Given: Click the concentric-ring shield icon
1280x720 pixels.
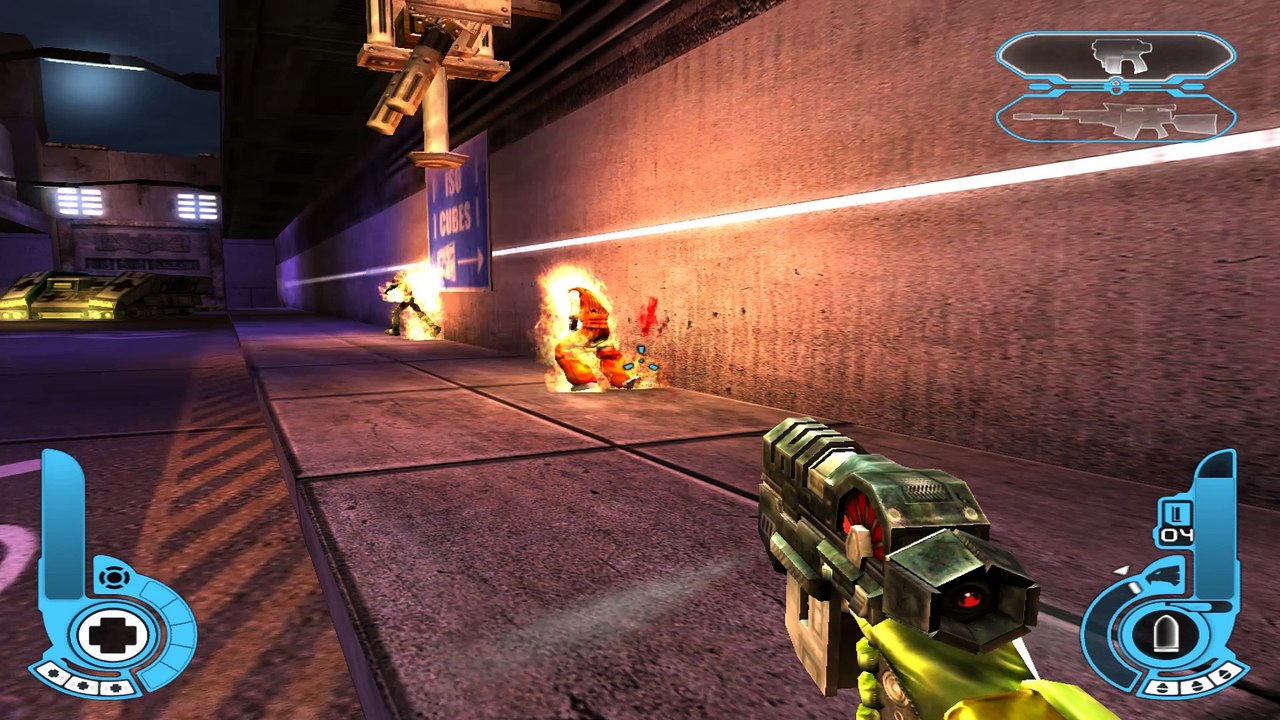Looking at the screenshot, I should [x=115, y=577].
